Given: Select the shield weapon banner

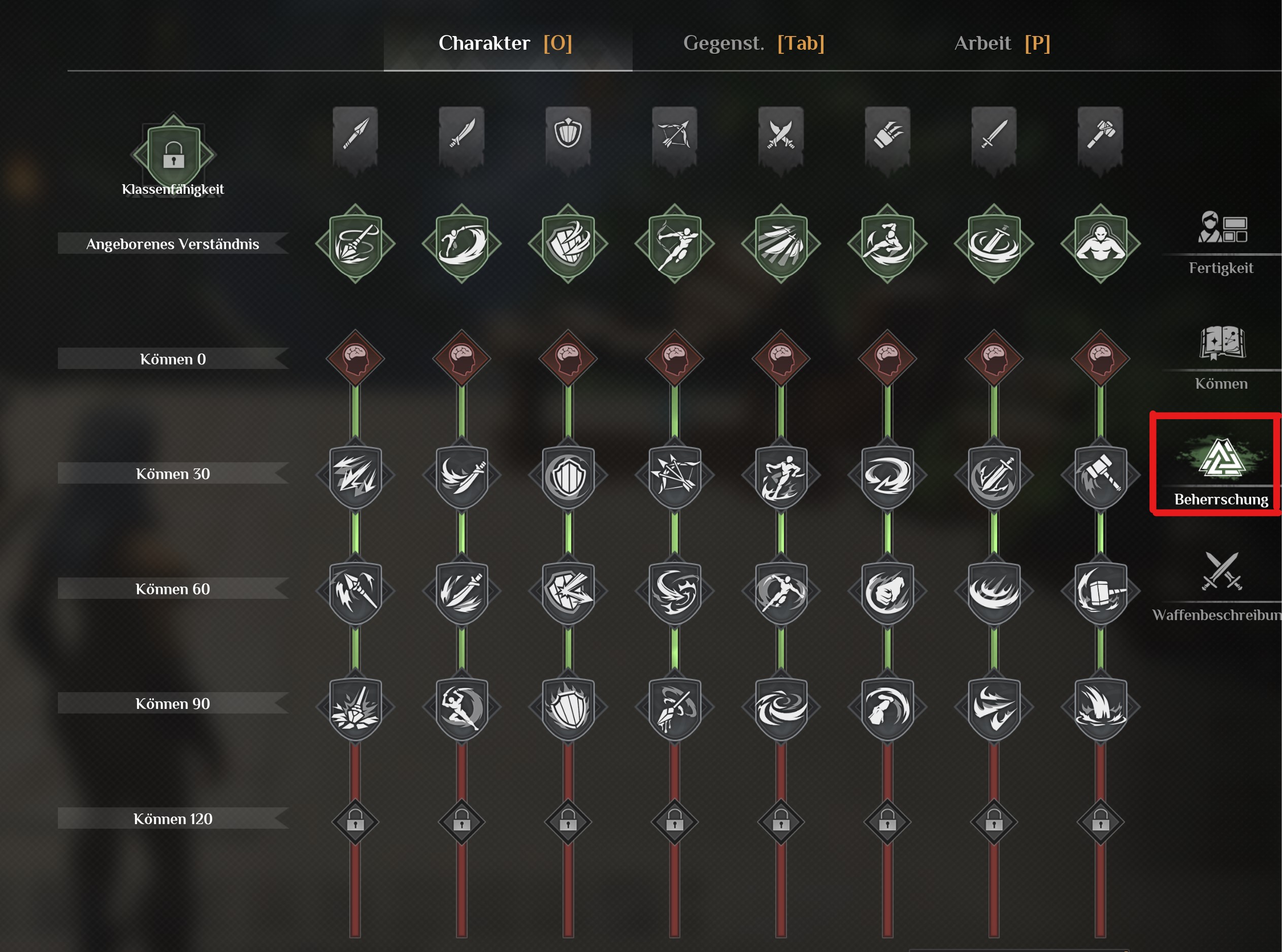Looking at the screenshot, I should [568, 134].
